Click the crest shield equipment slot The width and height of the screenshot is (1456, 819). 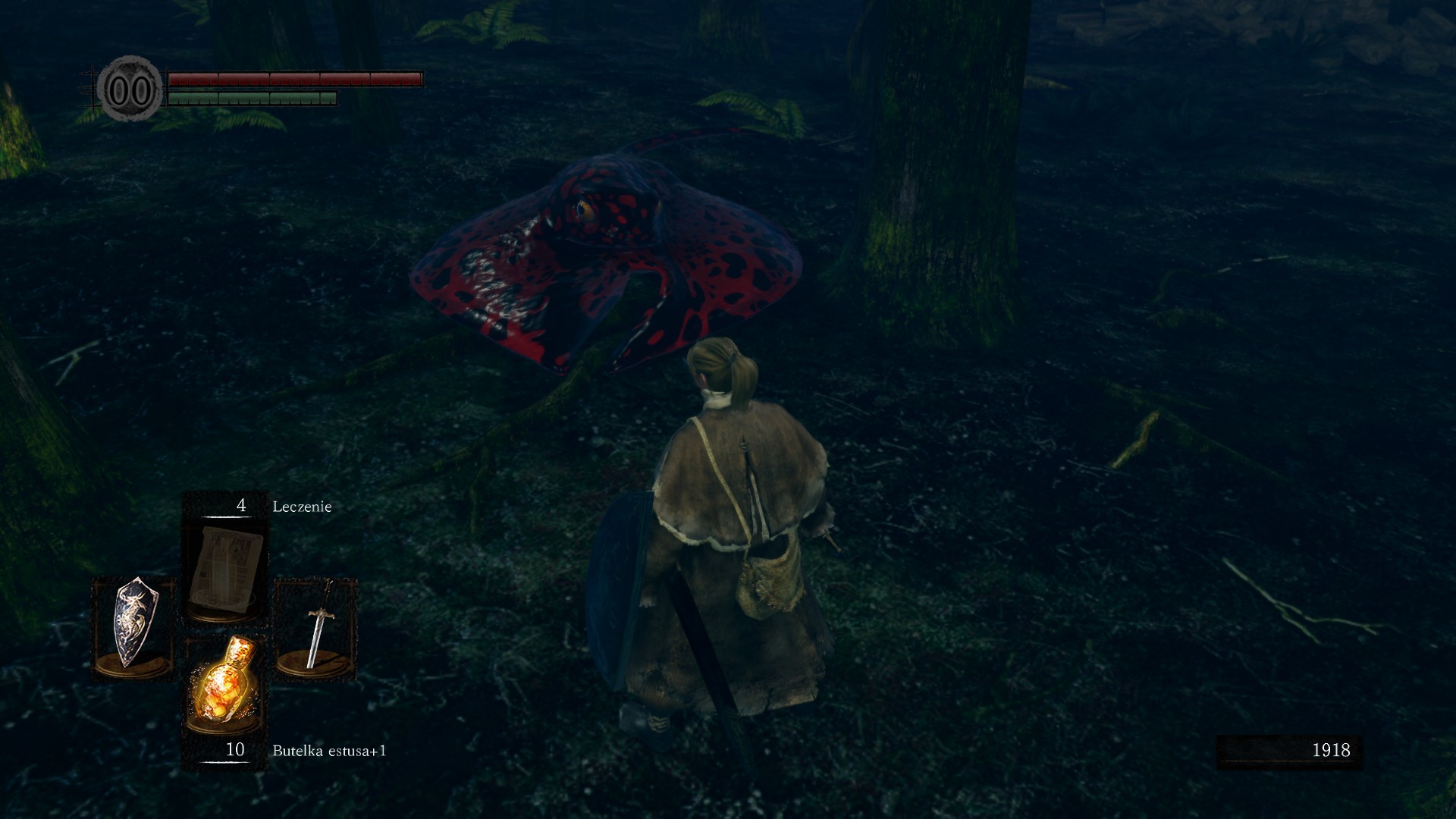(x=133, y=626)
